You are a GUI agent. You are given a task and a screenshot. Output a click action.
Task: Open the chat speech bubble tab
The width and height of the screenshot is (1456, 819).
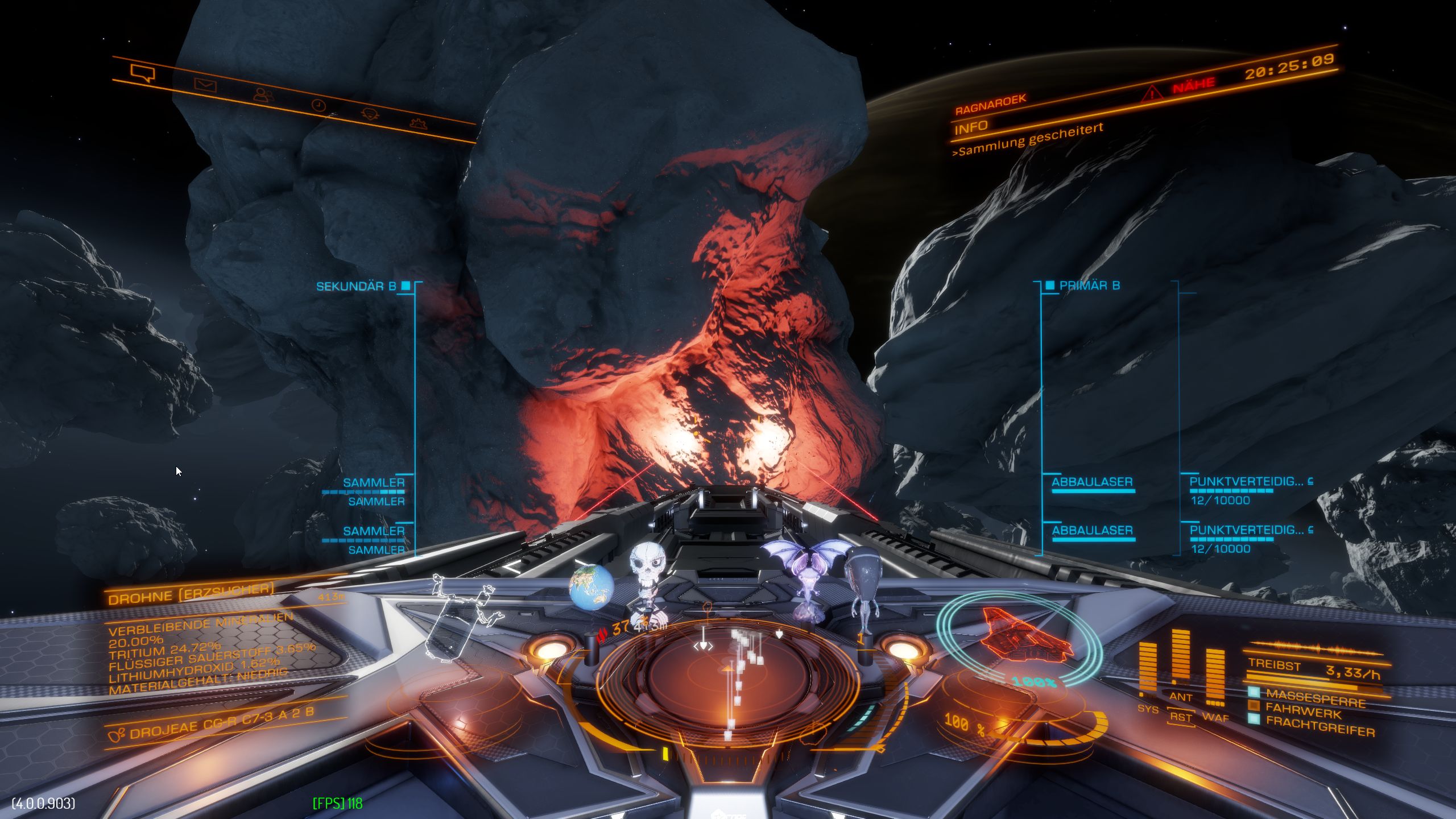(142, 73)
